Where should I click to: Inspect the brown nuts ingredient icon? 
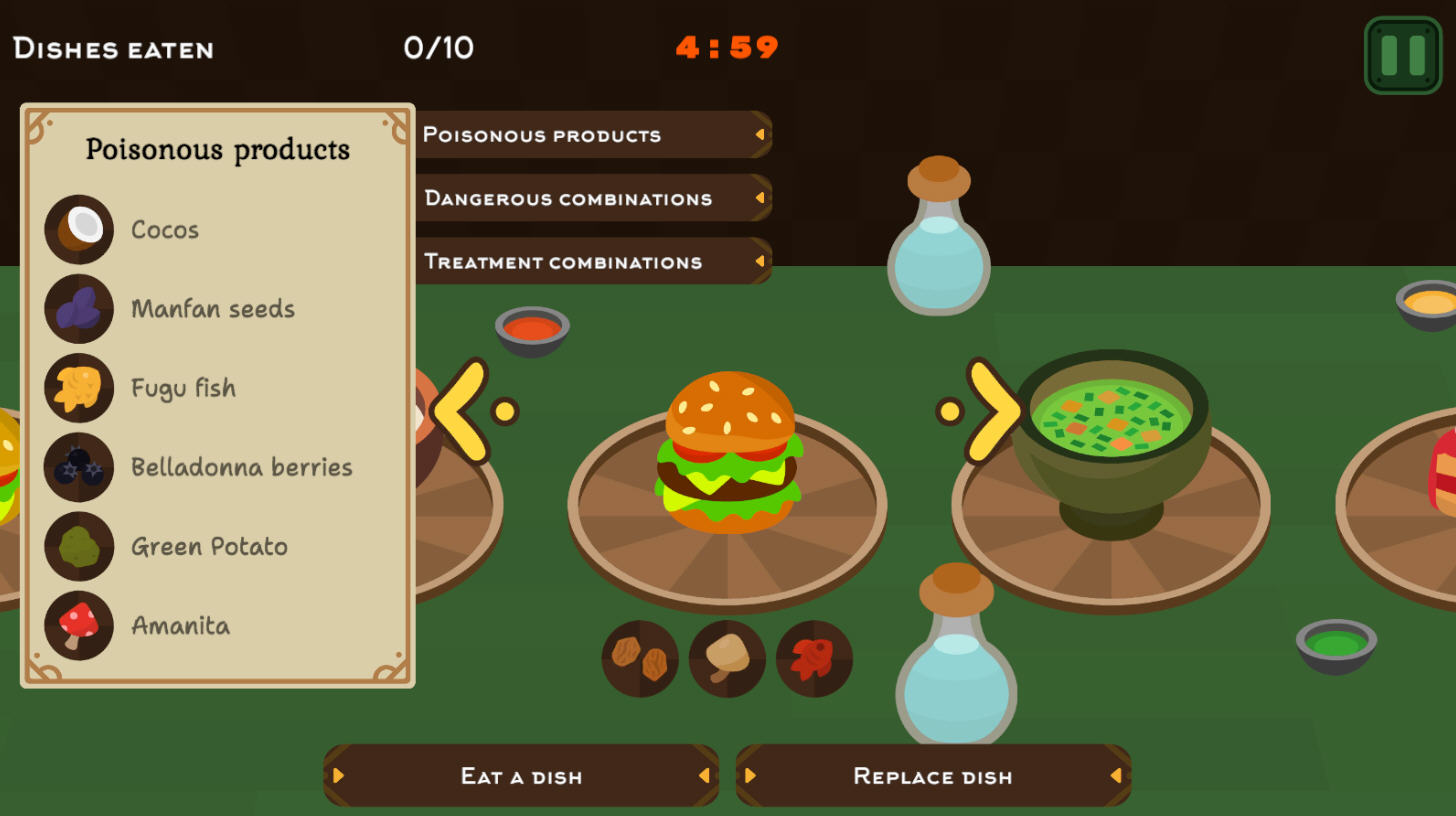pyautogui.click(x=640, y=658)
